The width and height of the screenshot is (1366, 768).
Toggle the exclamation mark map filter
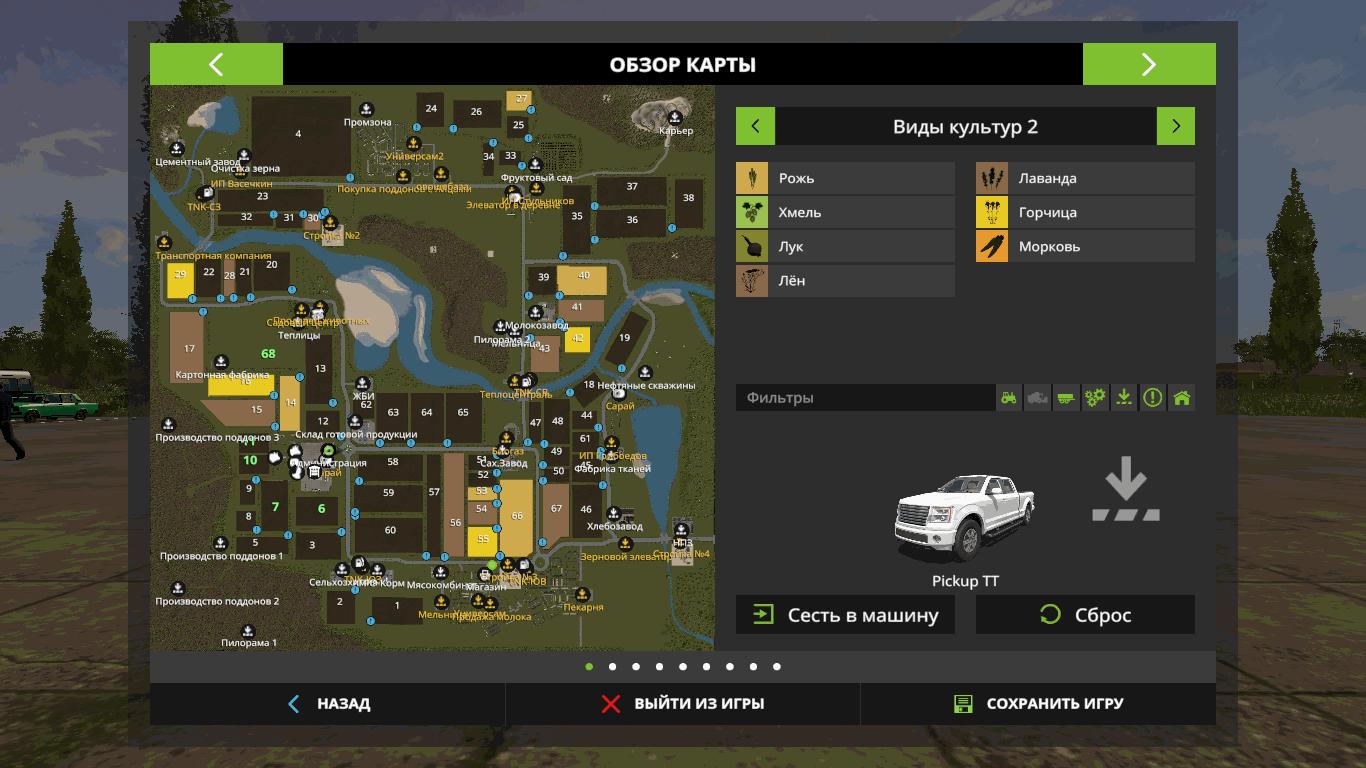point(1153,398)
